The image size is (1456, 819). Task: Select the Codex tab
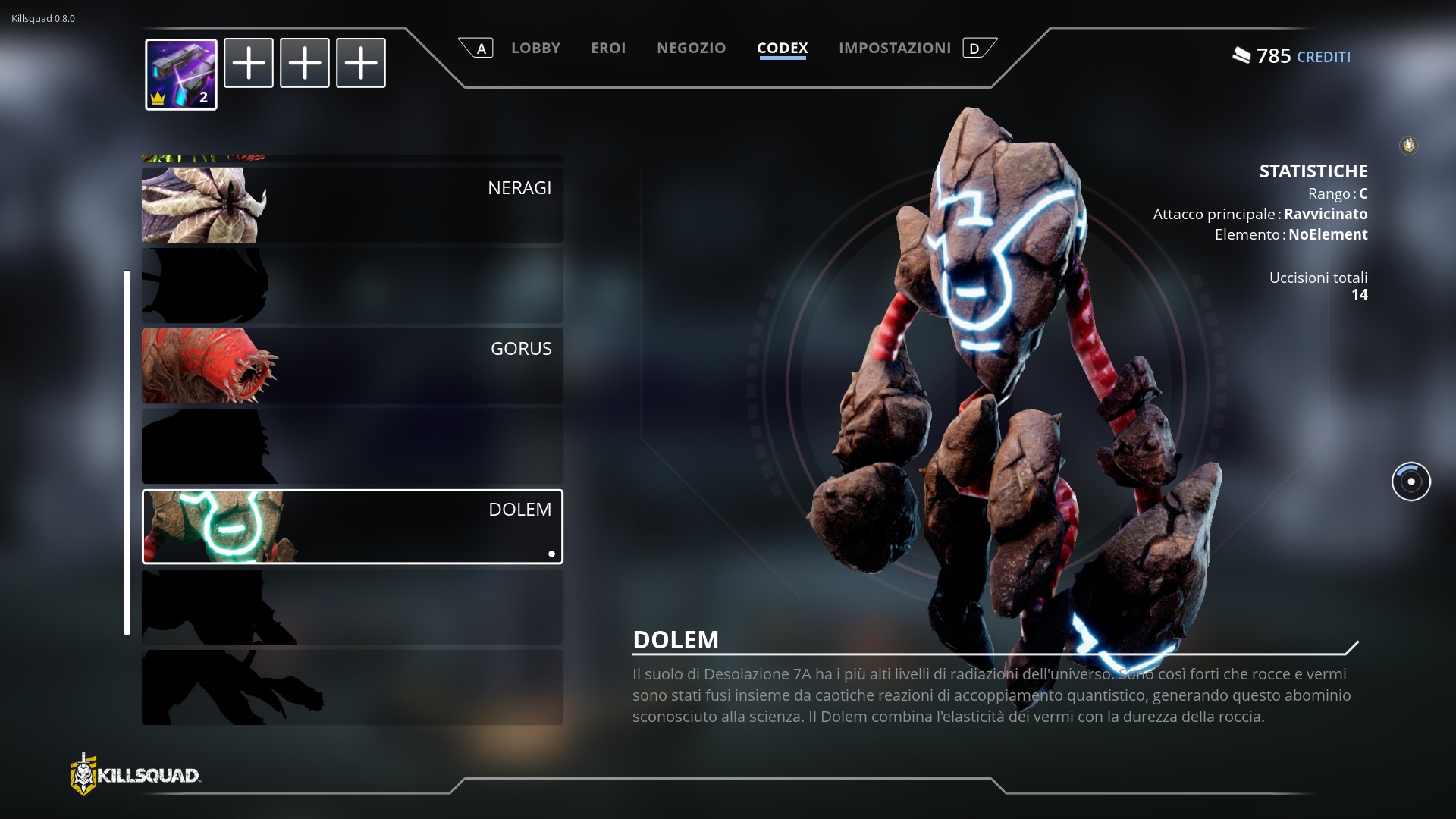point(782,48)
